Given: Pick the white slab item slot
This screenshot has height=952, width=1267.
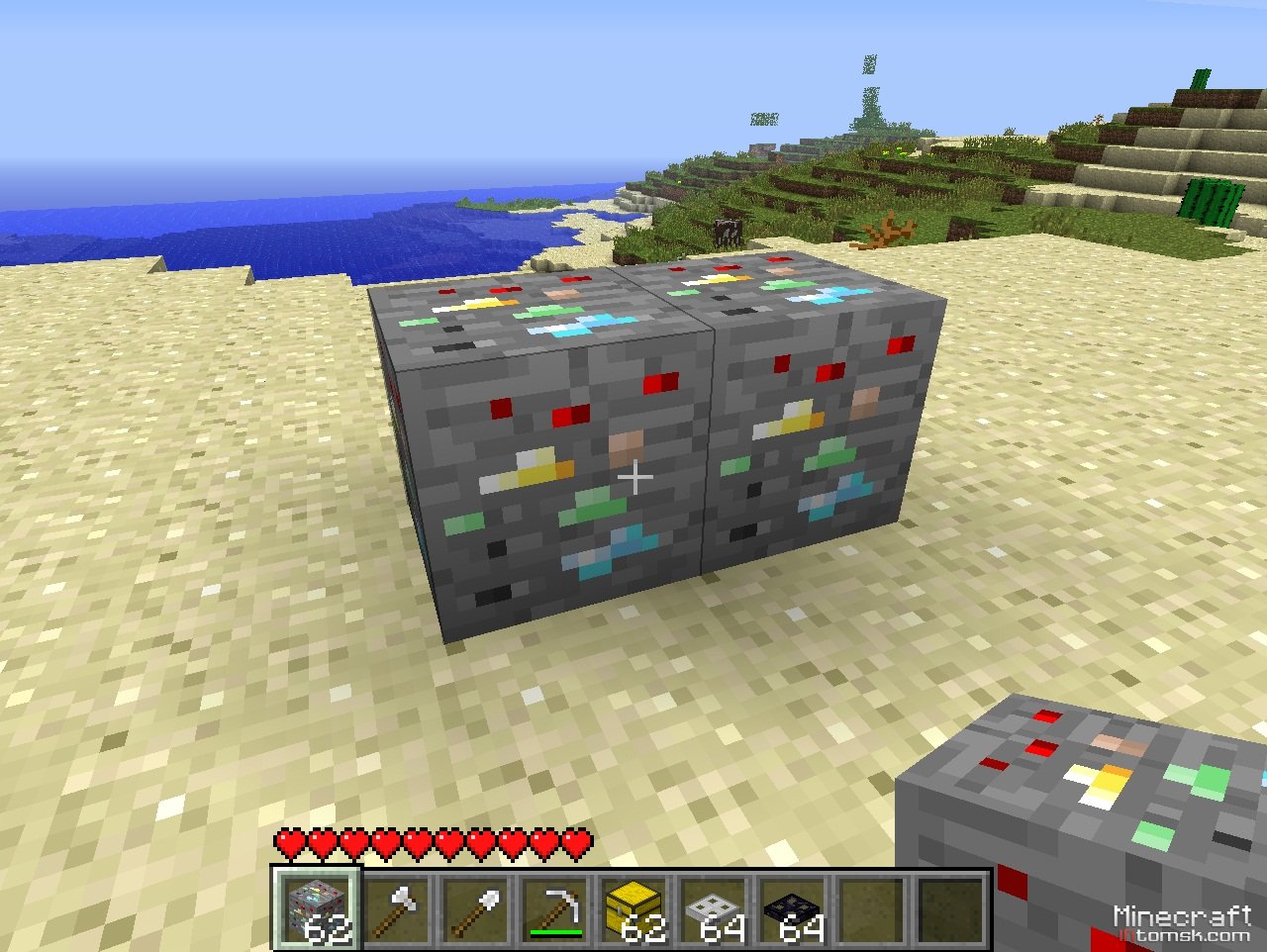Looking at the screenshot, I should tap(714, 908).
